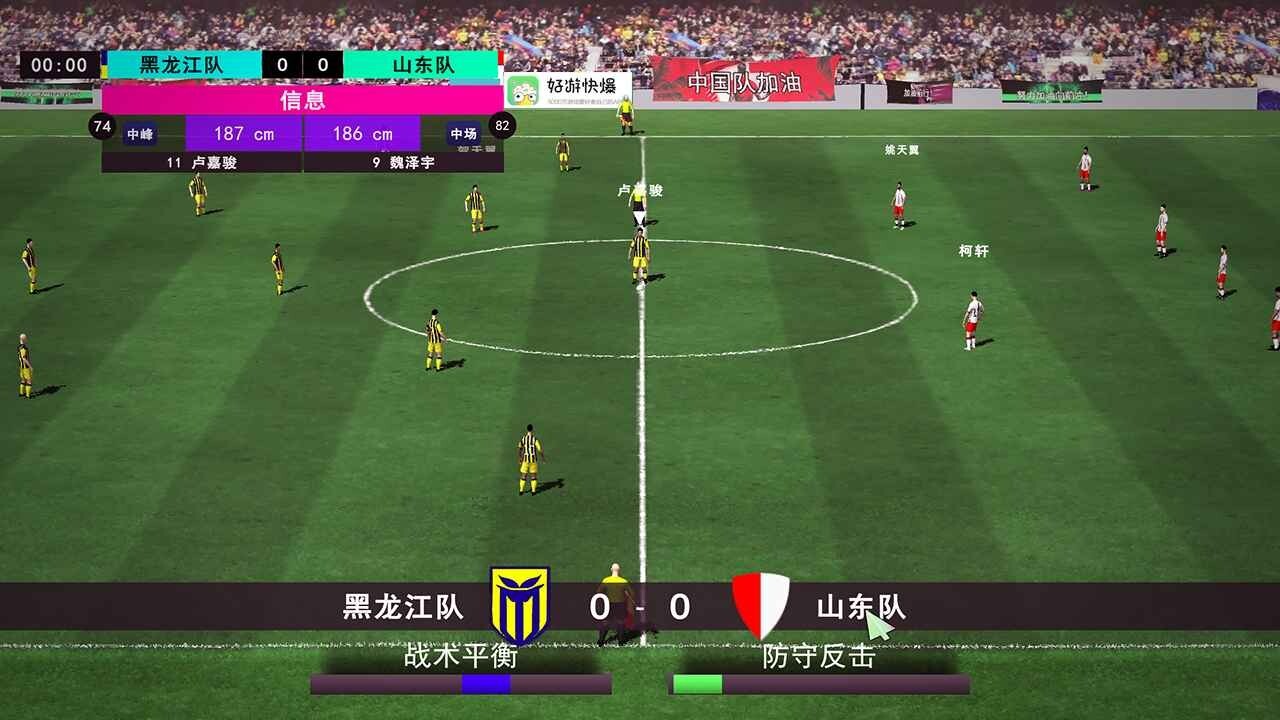Click the 黑龙江队 yellow shield crest

[521, 601]
